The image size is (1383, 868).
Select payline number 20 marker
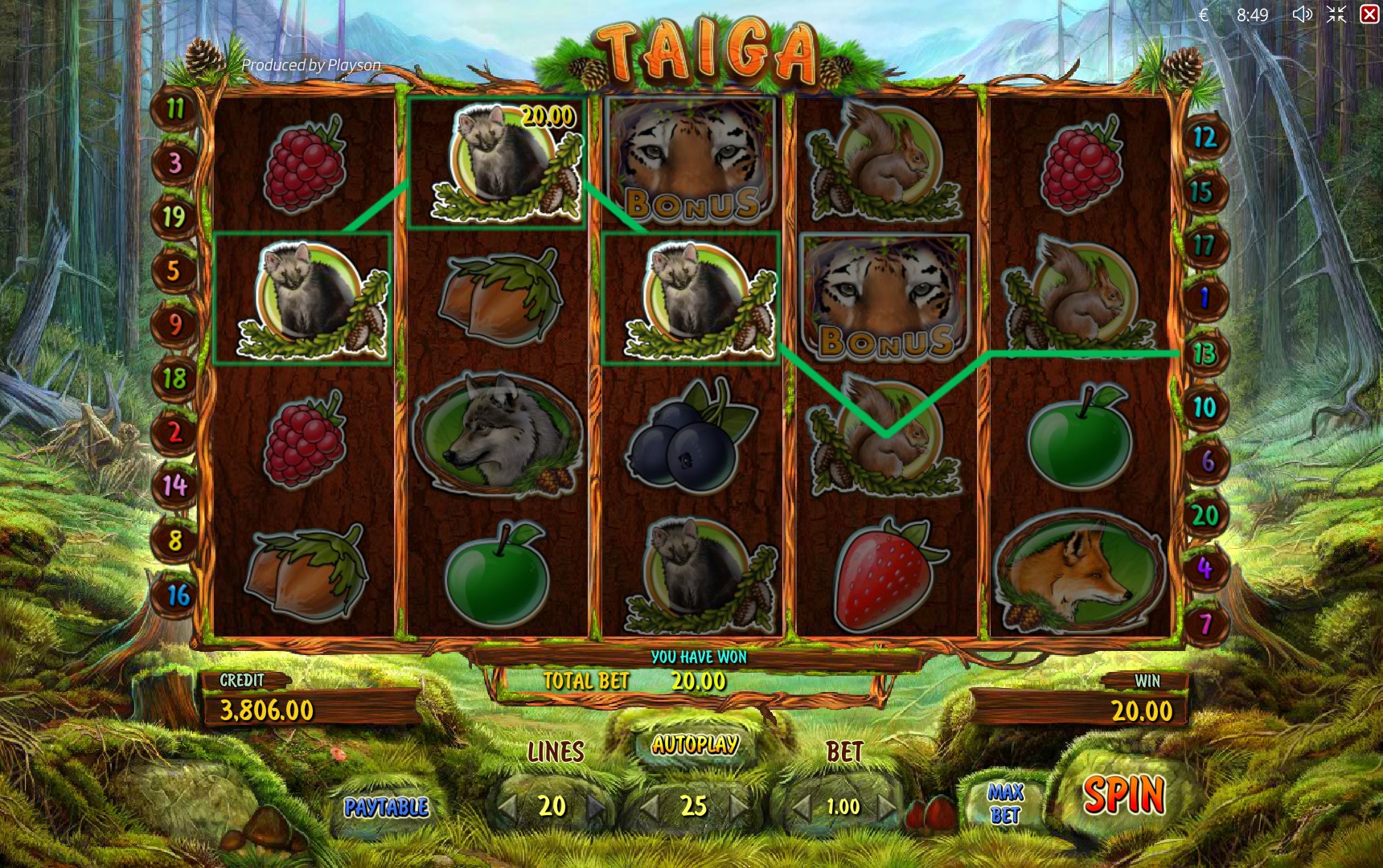coord(1204,514)
